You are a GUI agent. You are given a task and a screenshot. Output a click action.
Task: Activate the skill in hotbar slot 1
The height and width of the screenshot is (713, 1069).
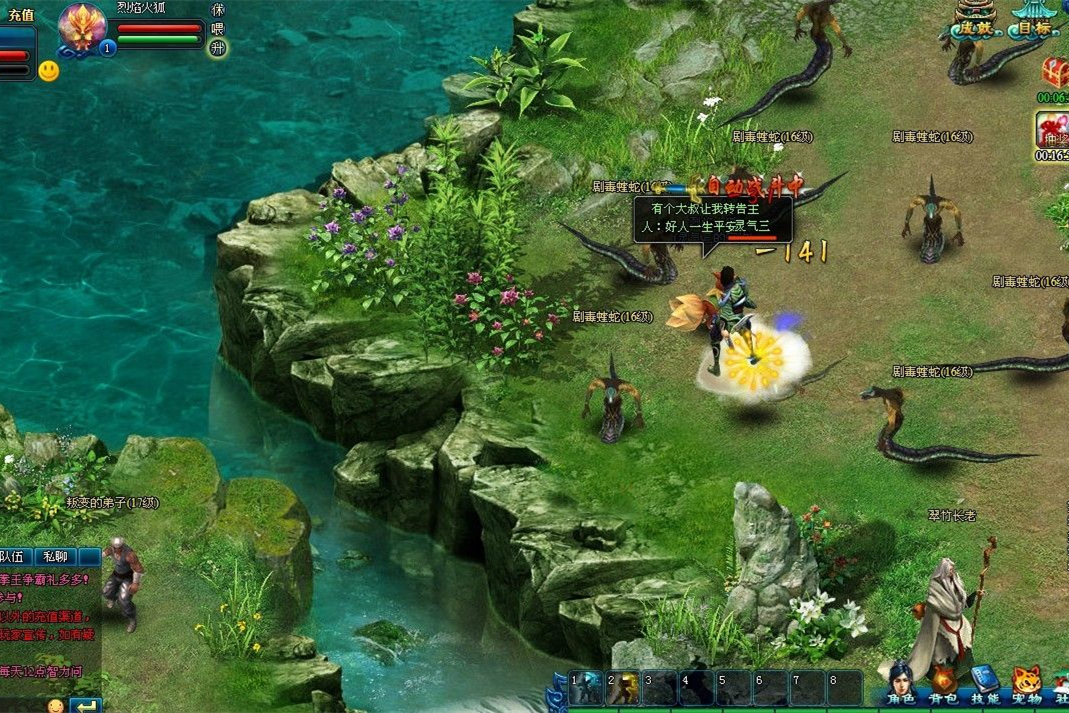tap(585, 688)
